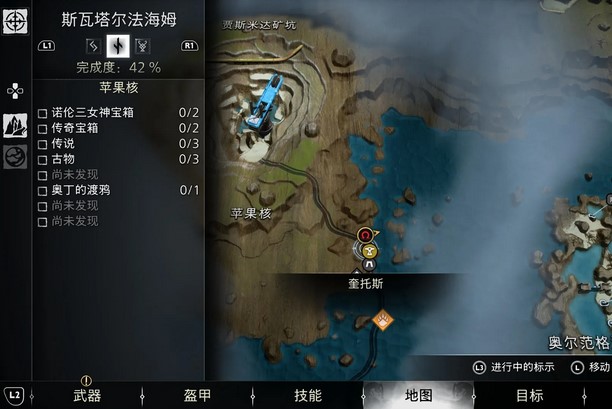The width and height of the screenshot is (612, 409).
Task: Select the mountain region icon in sidebar
Action: point(15,125)
